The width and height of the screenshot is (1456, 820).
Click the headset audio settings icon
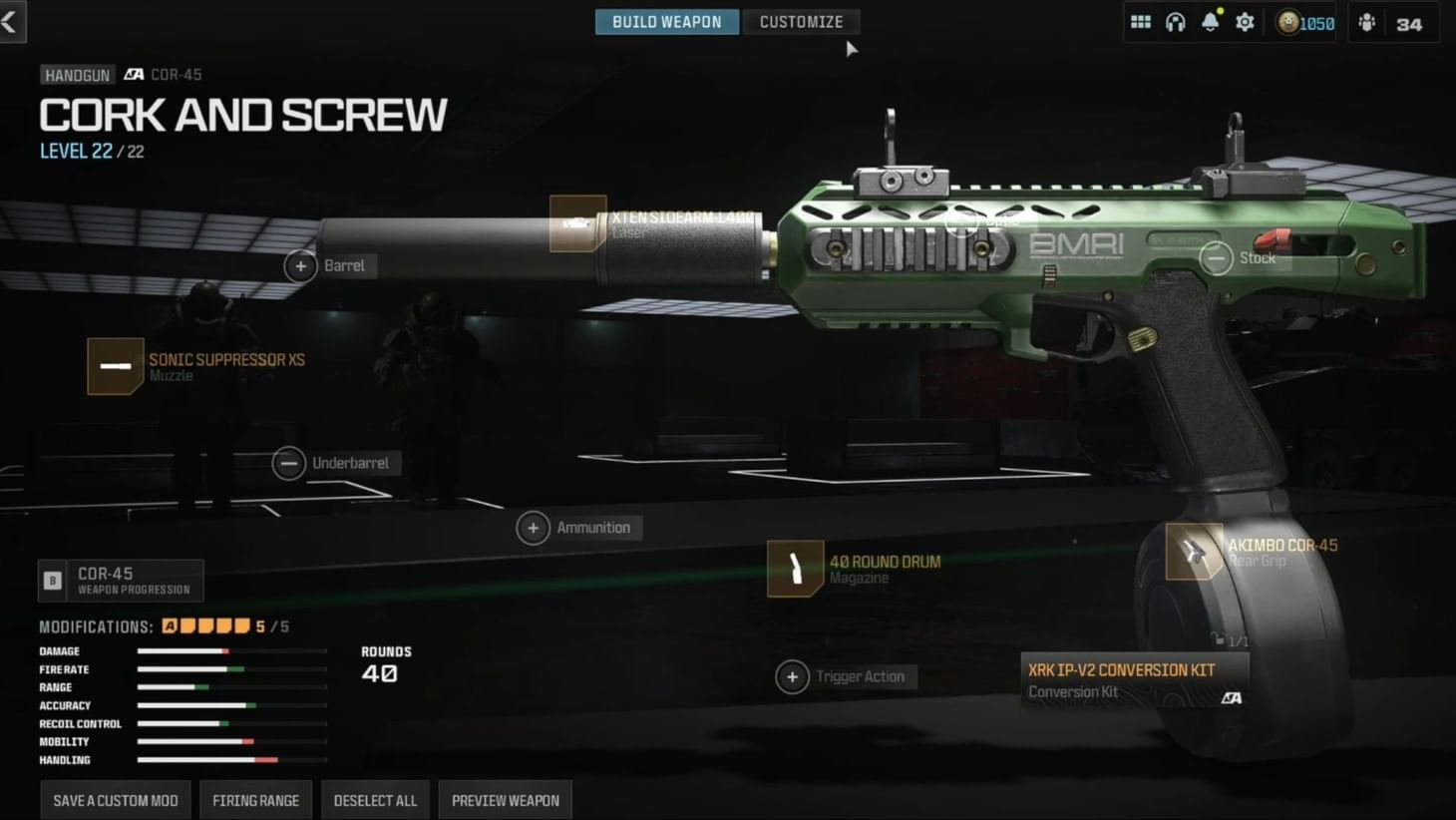click(1176, 21)
